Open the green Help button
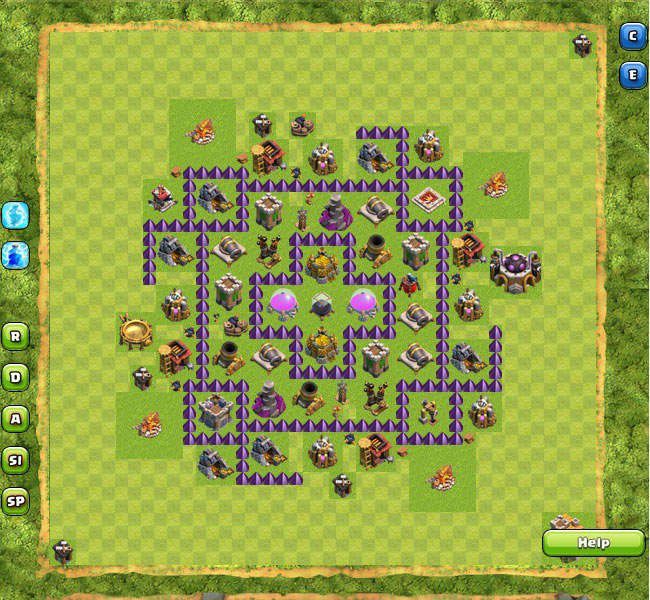The image size is (650, 600). [593, 543]
